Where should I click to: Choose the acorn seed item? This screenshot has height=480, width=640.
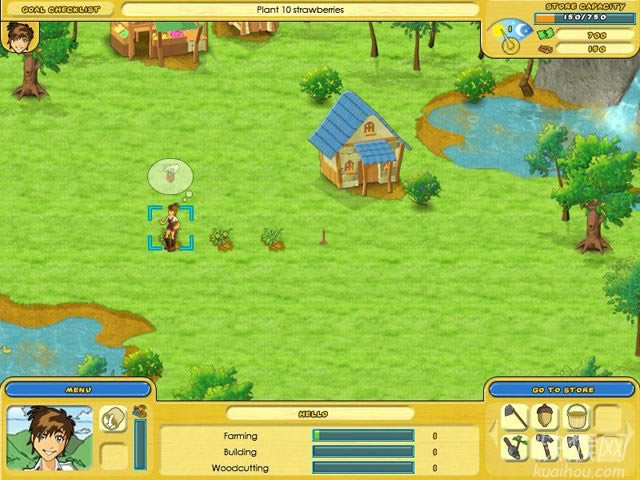pyautogui.click(x=546, y=417)
